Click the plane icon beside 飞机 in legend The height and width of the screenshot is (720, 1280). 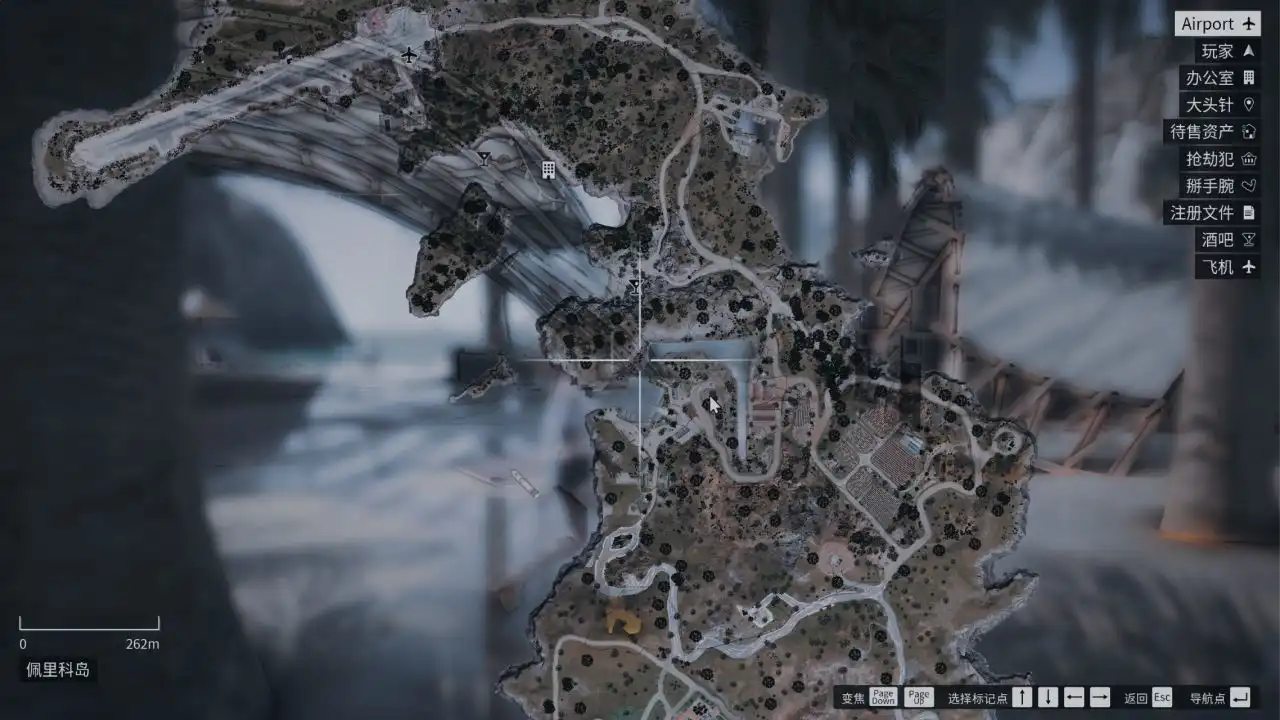1248,267
